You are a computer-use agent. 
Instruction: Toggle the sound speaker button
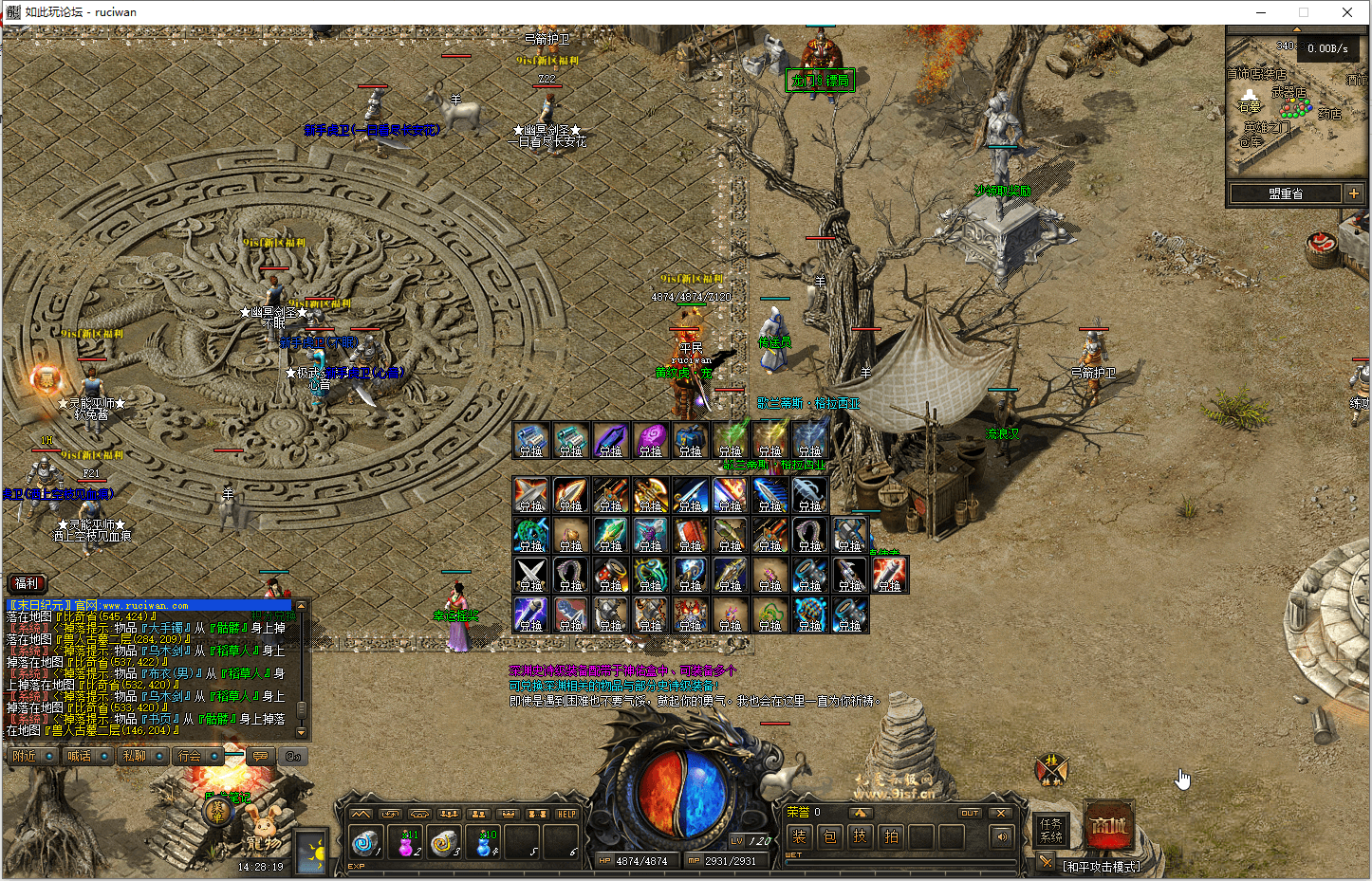1001,836
